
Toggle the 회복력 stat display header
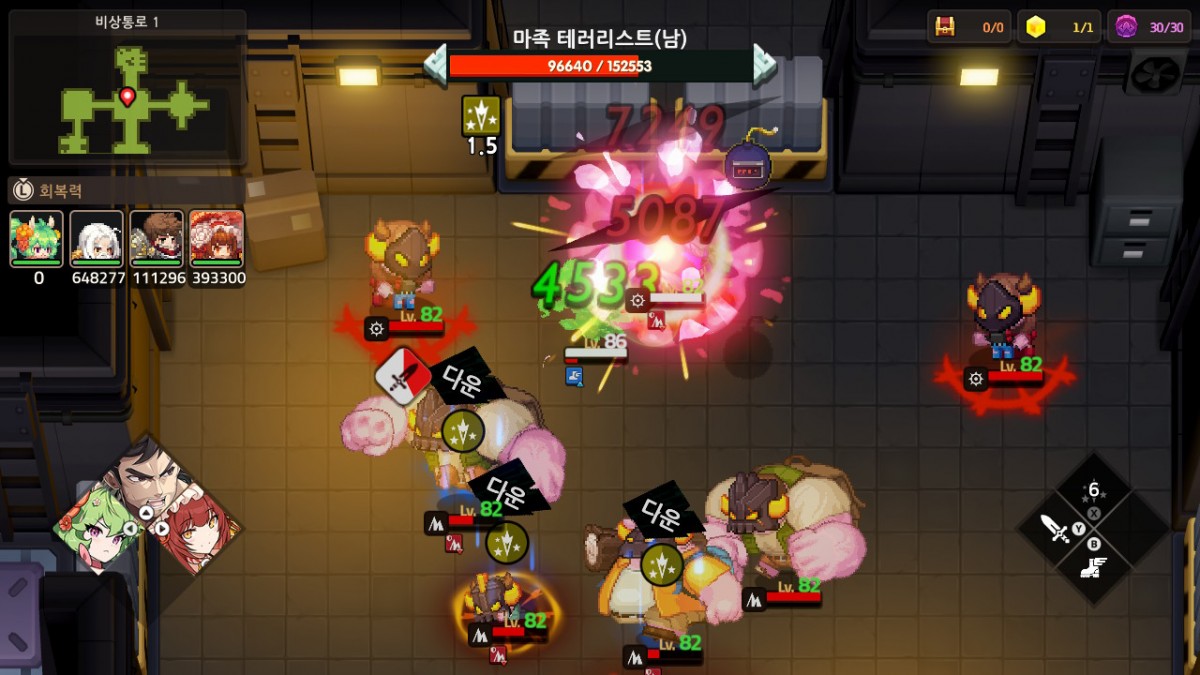tap(126, 190)
